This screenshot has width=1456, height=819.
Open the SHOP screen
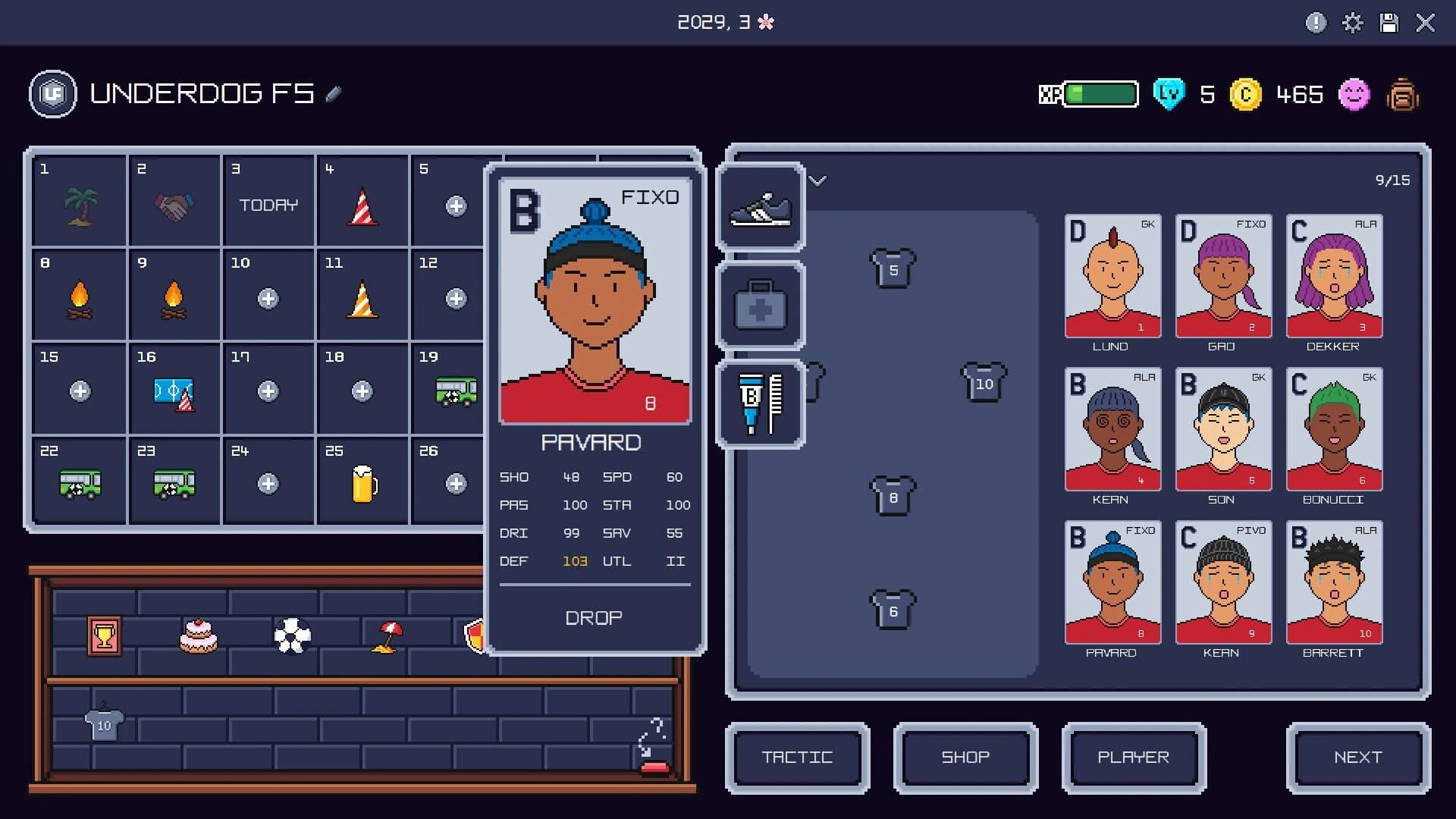[965, 758]
